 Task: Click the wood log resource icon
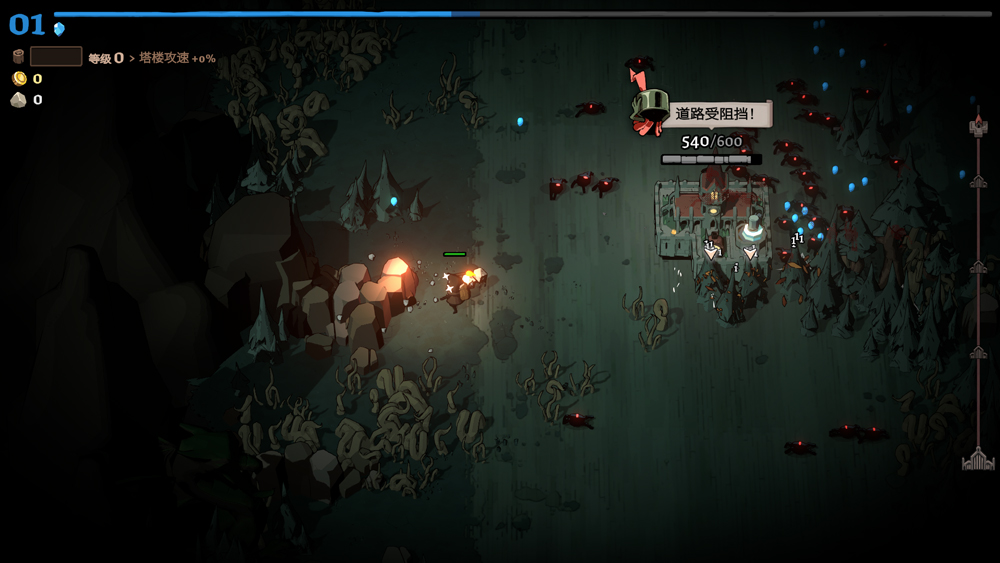click(x=18, y=57)
